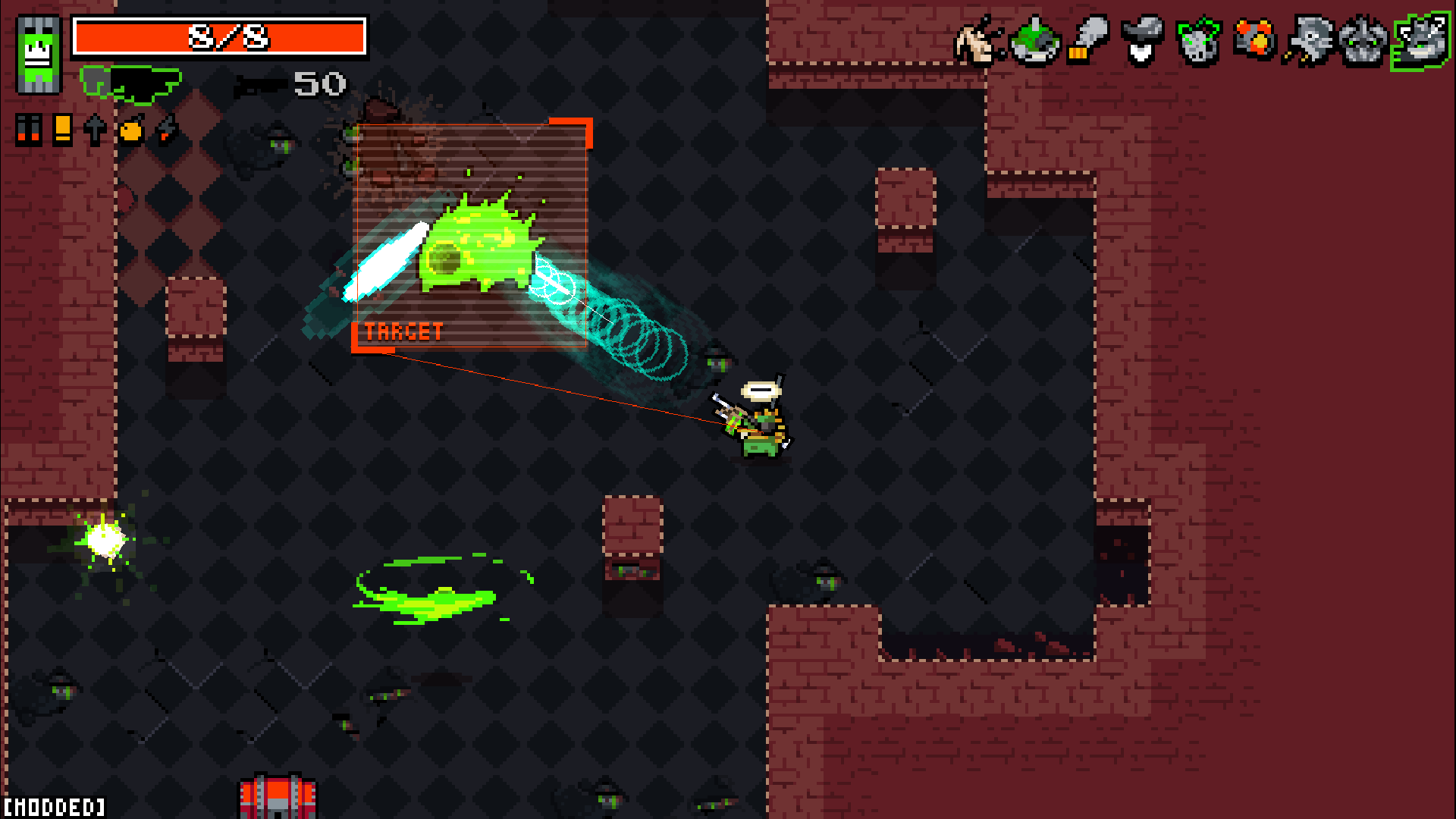Screen dimensions: 1456x819
Task: Select the grey bird head mutation icon
Action: (1309, 42)
